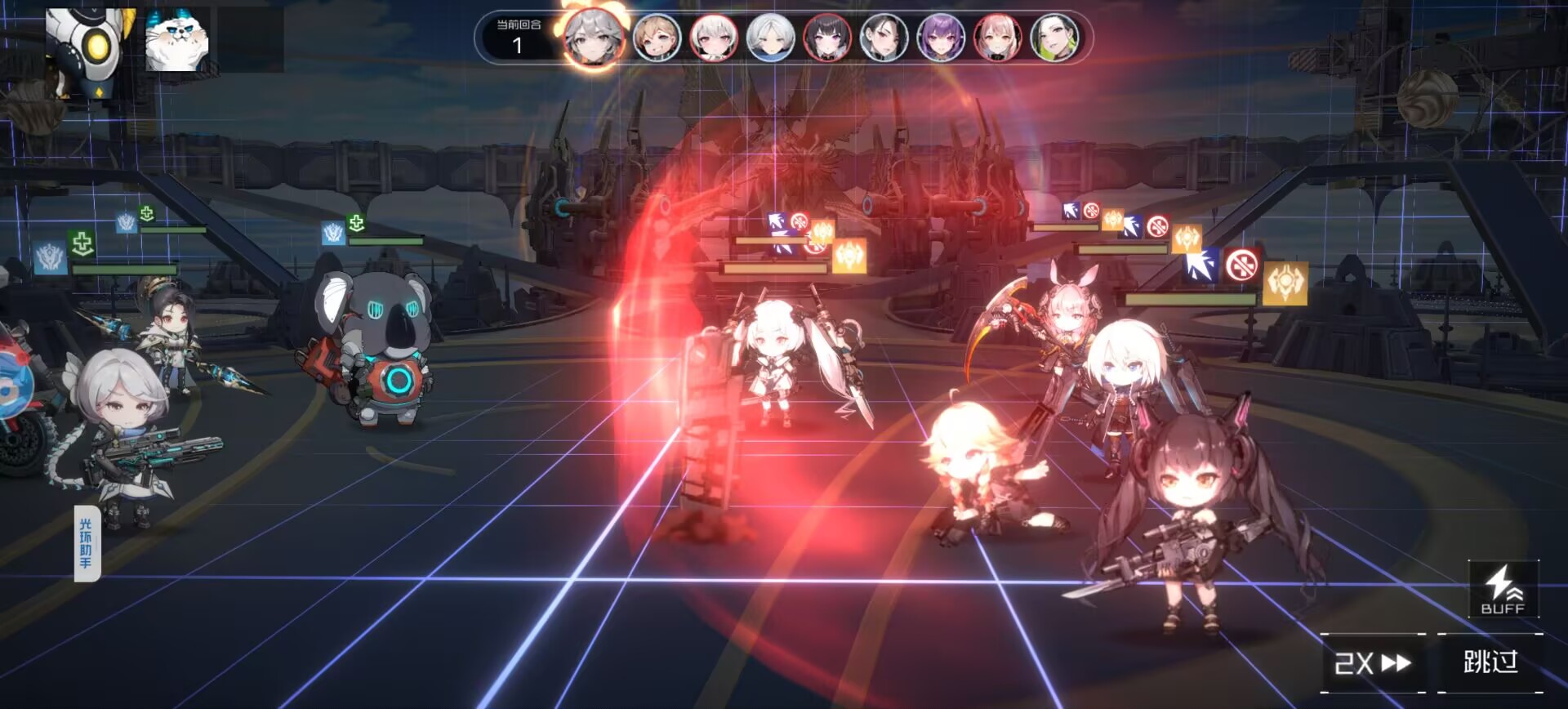
Task: Open the 光环助手 side tab
Action: pyautogui.click(x=87, y=543)
